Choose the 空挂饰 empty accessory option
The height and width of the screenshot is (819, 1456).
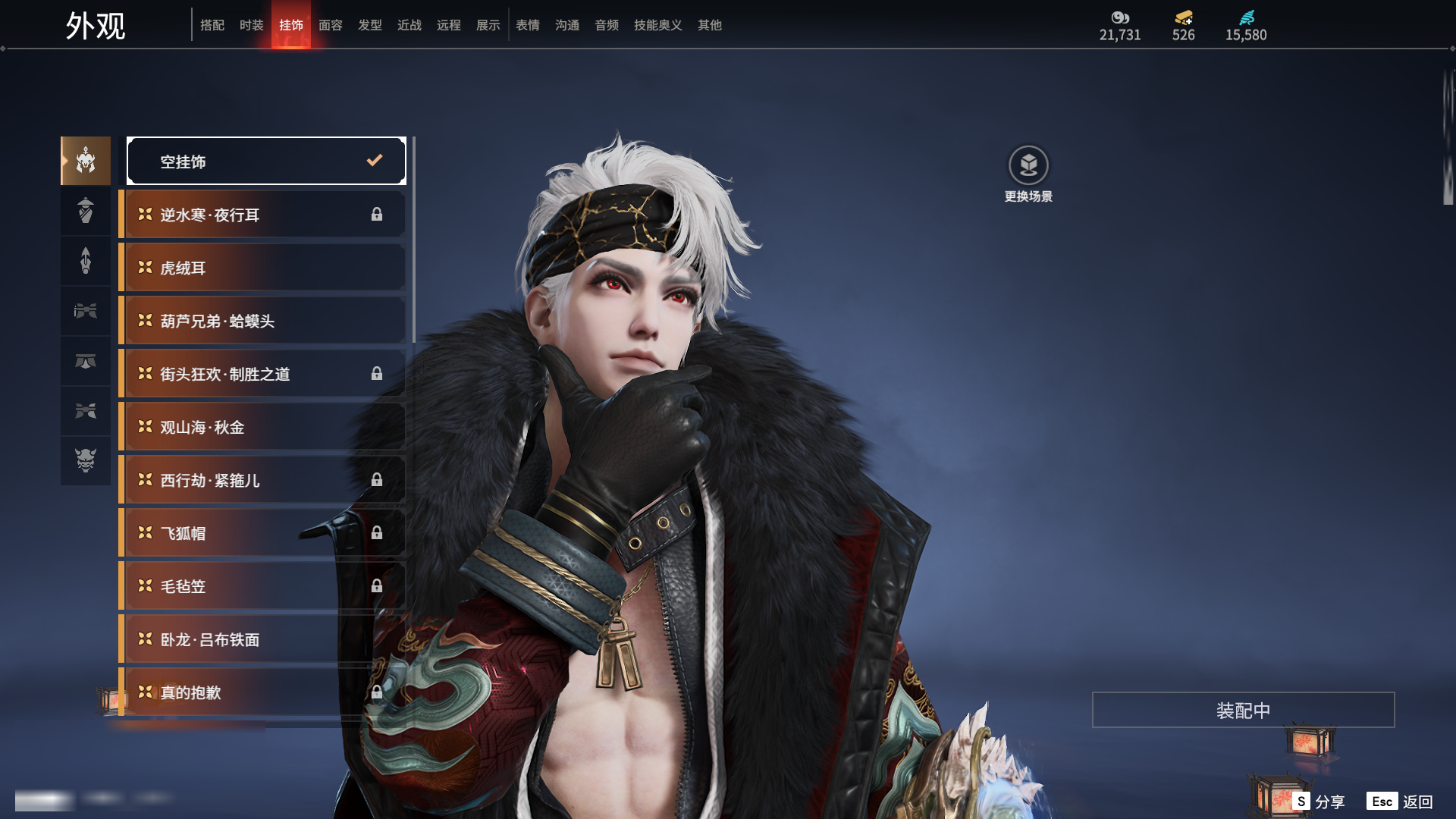[x=266, y=161]
